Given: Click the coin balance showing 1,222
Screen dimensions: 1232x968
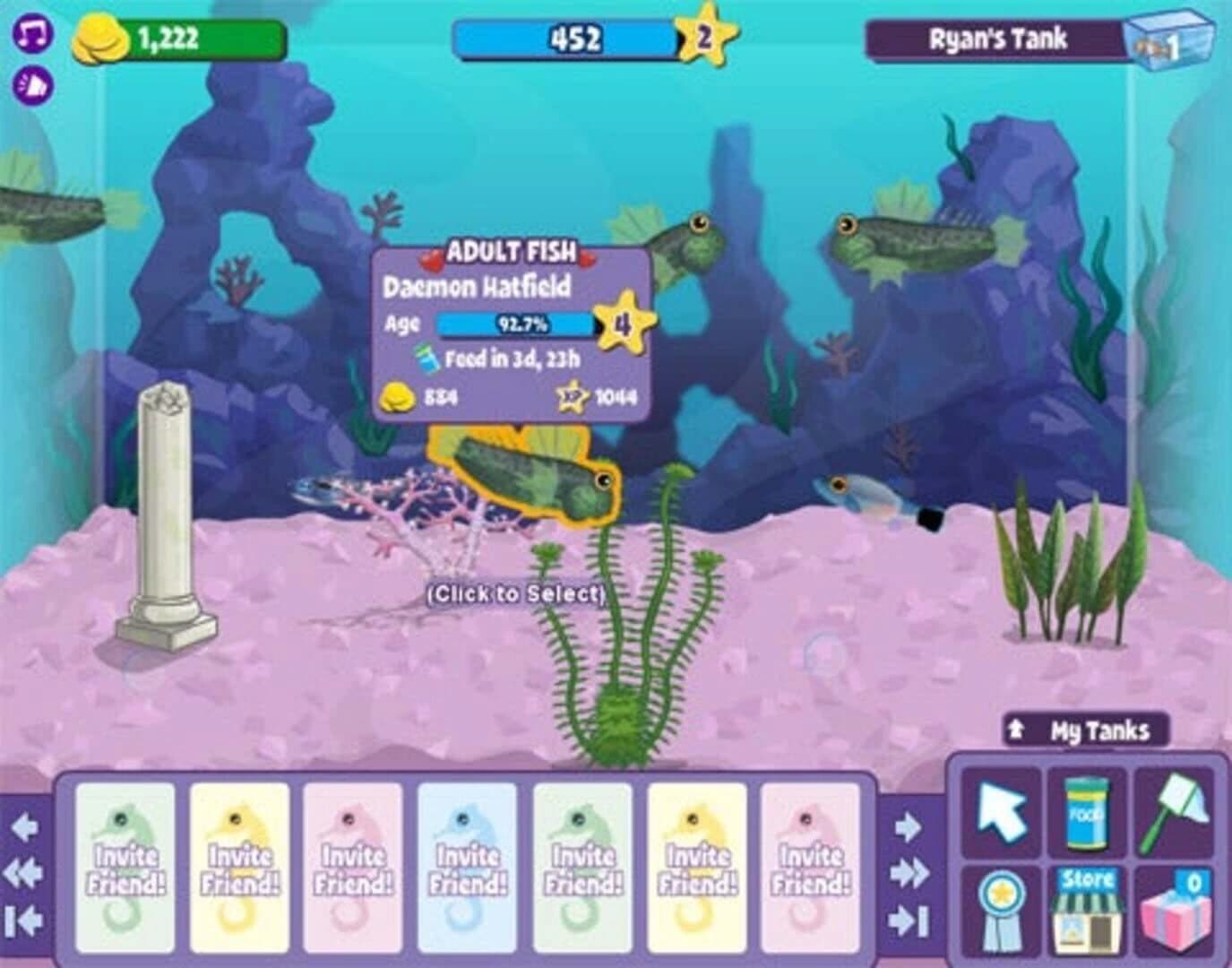Looking at the screenshot, I should [x=166, y=36].
